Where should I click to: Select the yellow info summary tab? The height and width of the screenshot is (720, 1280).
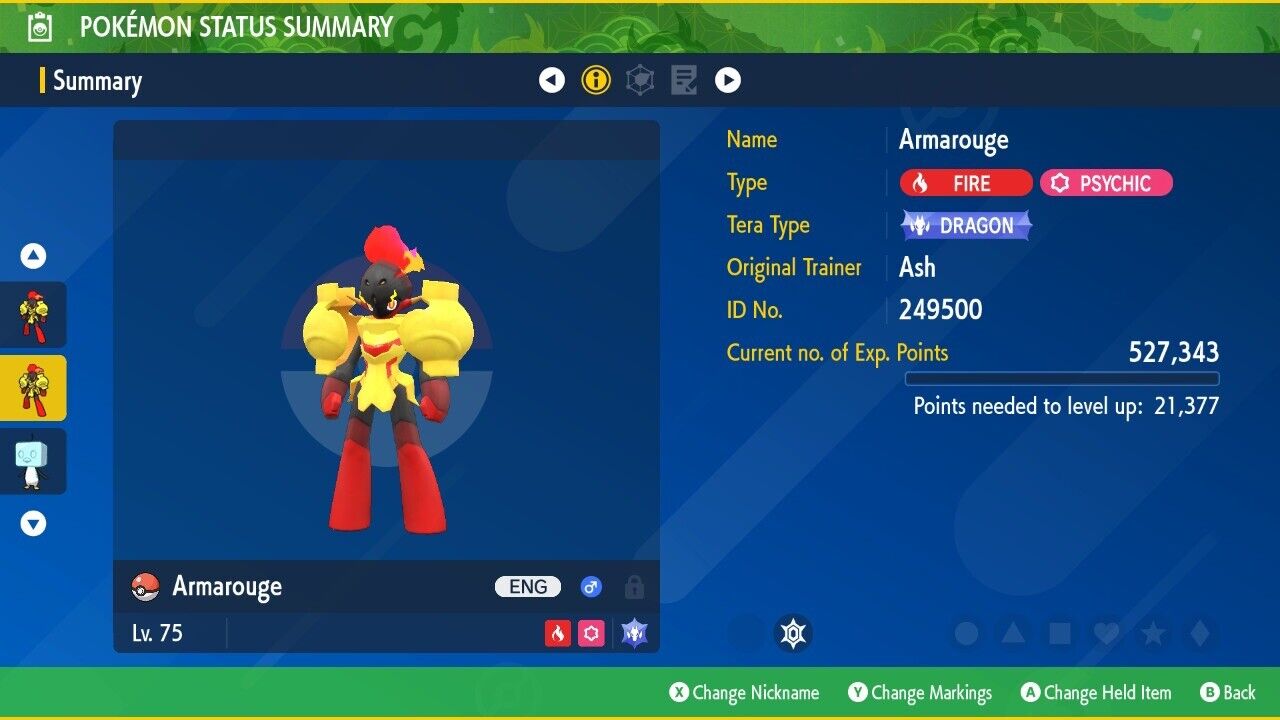coord(596,80)
